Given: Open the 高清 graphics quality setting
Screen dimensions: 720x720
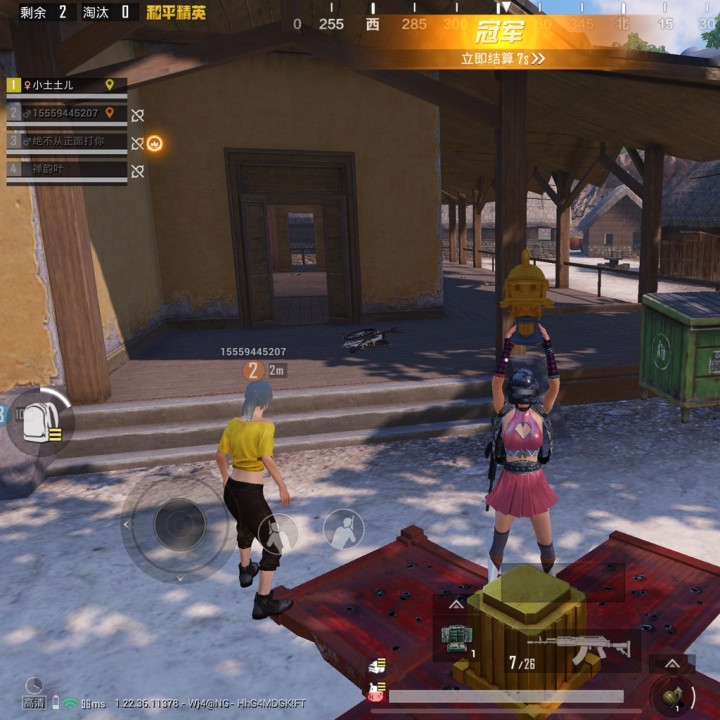Looking at the screenshot, I should (34, 703).
